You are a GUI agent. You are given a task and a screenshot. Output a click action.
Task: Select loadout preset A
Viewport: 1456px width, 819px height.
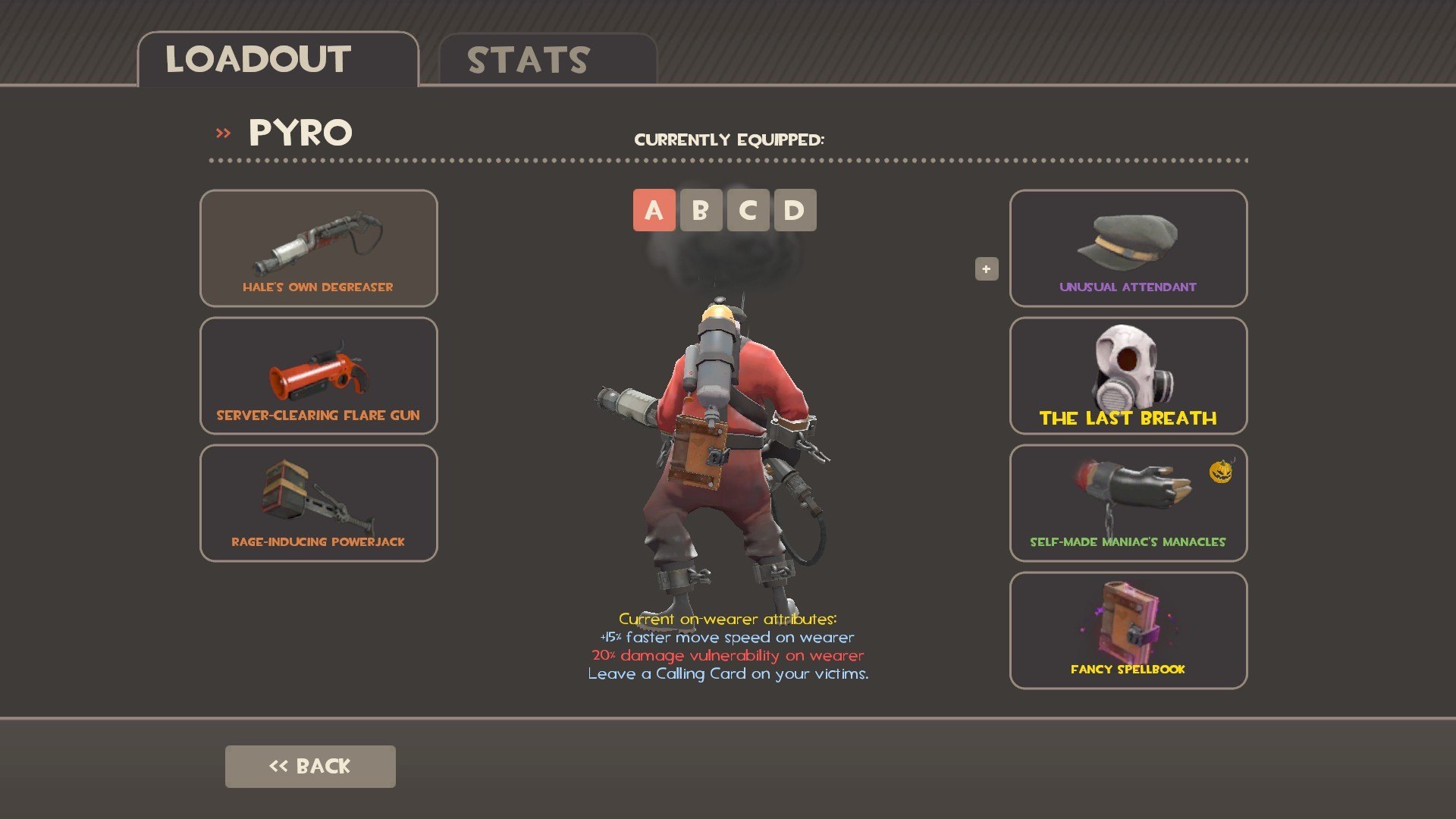click(654, 210)
